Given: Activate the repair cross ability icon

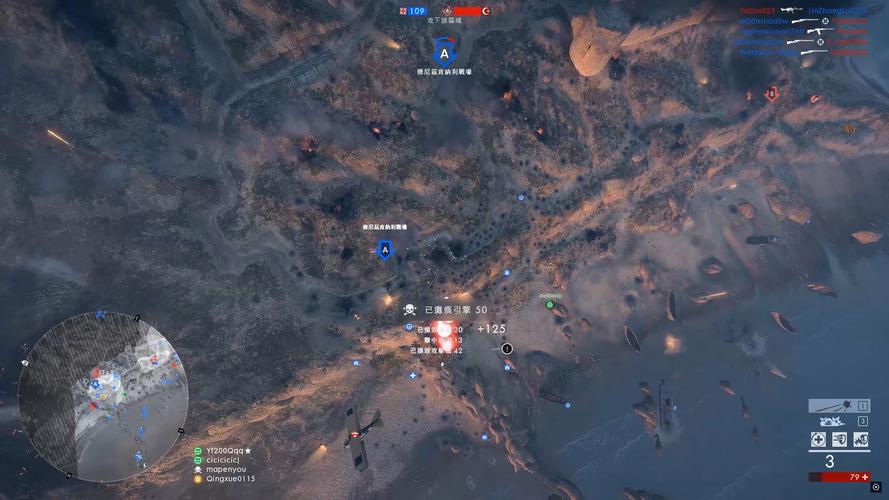Looking at the screenshot, I should point(818,440).
